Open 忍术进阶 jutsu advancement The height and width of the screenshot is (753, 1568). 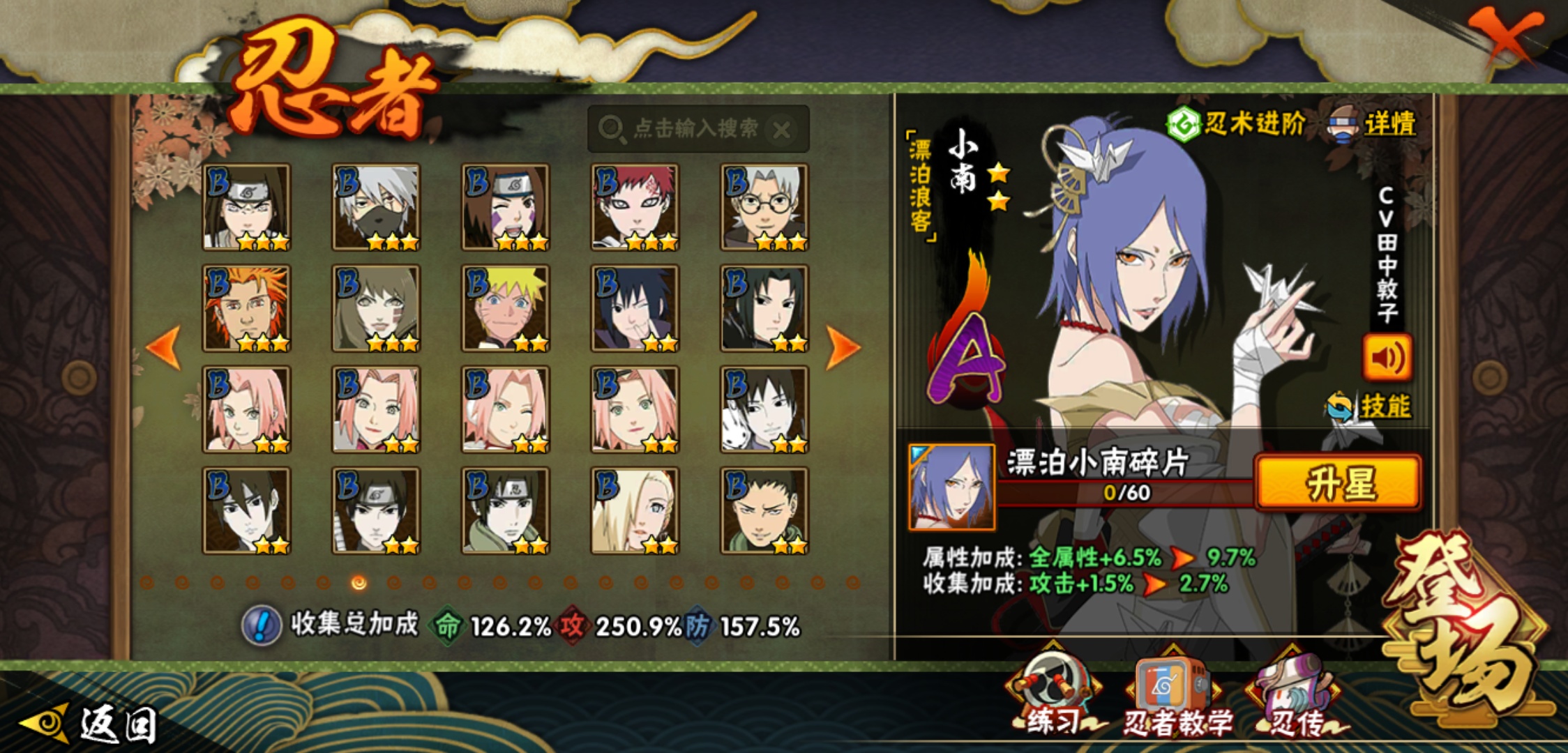pos(1236,124)
